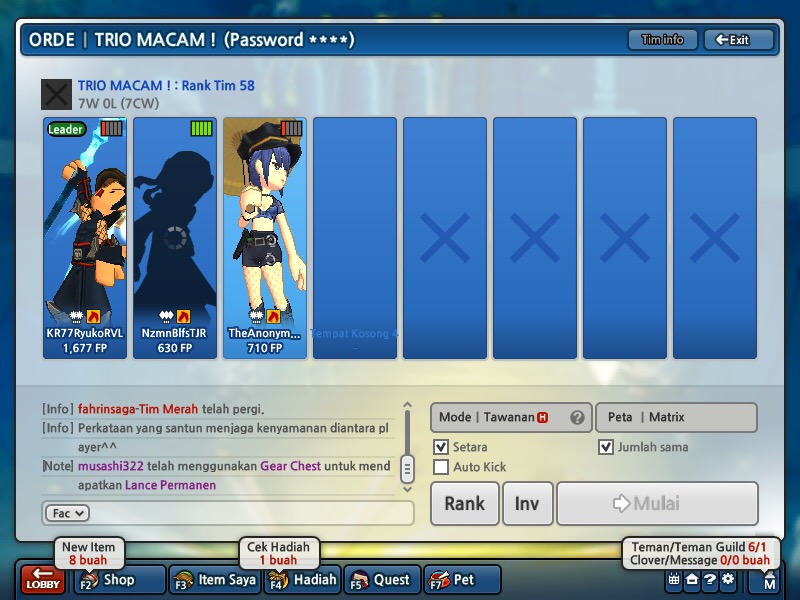Open the Quest menu
Viewport: 800px width, 600px height.
[382, 579]
